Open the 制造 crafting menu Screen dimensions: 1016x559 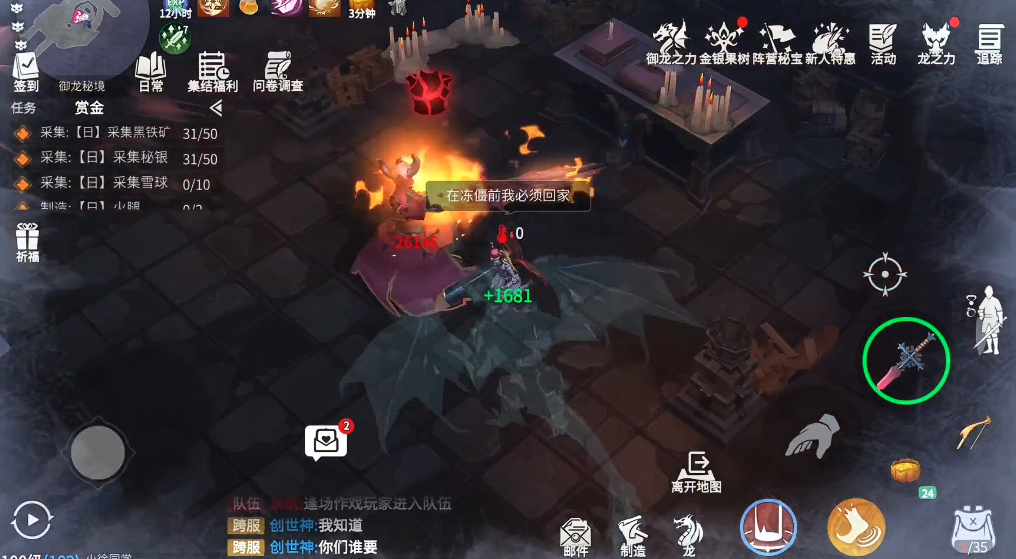pos(632,535)
